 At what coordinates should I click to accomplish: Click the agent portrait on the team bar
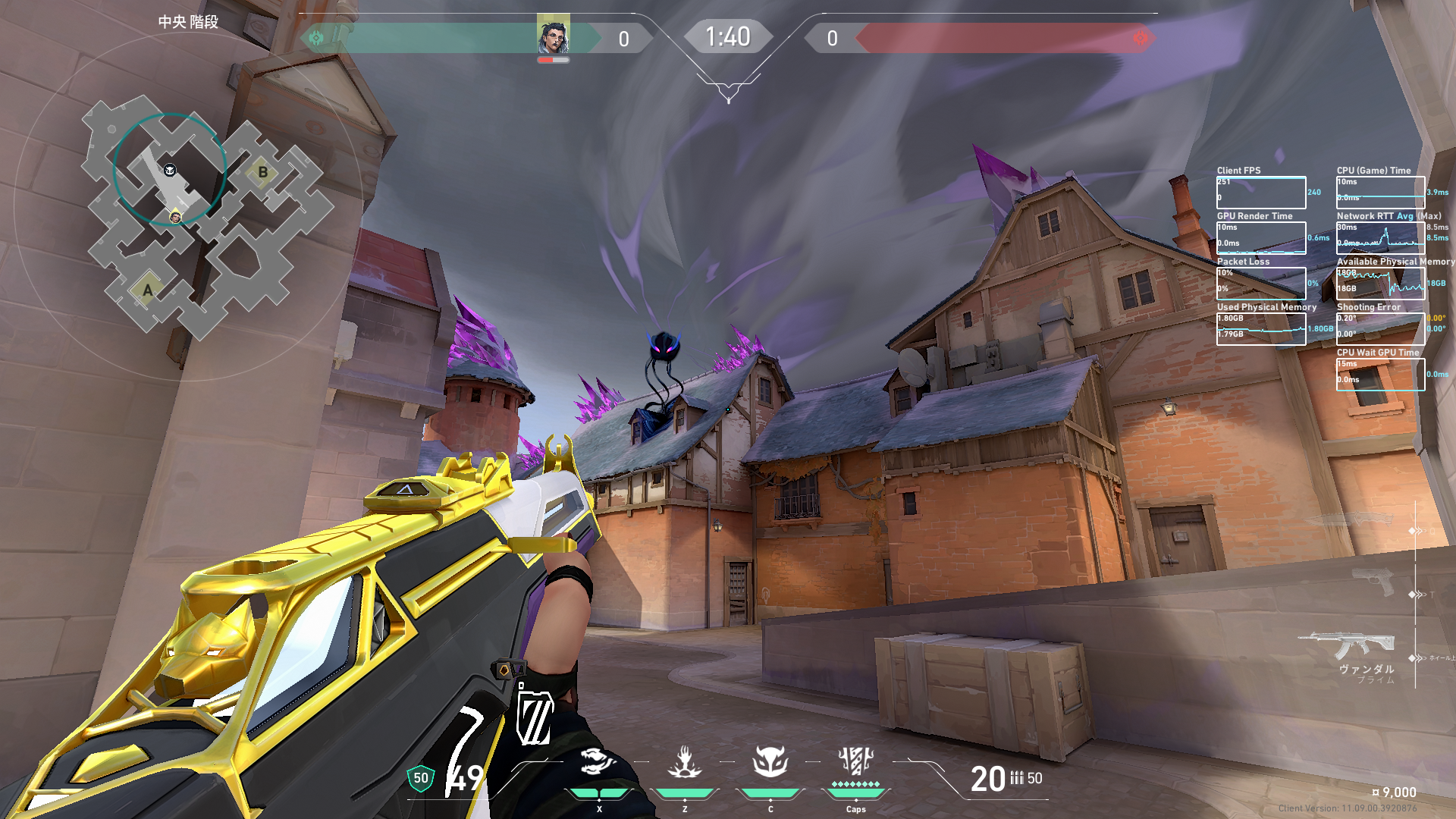[x=553, y=34]
